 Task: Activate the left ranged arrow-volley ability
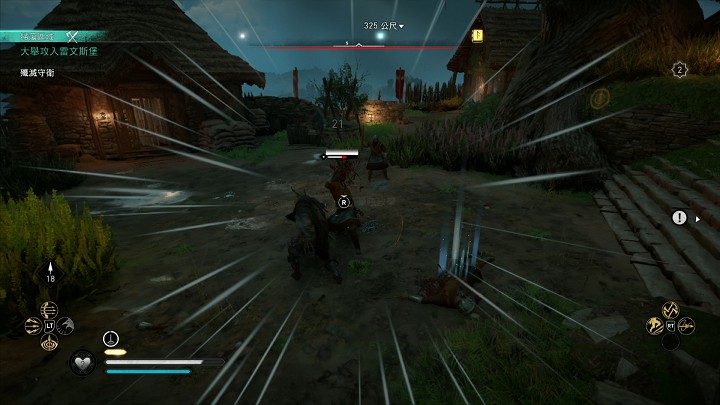coord(34,325)
